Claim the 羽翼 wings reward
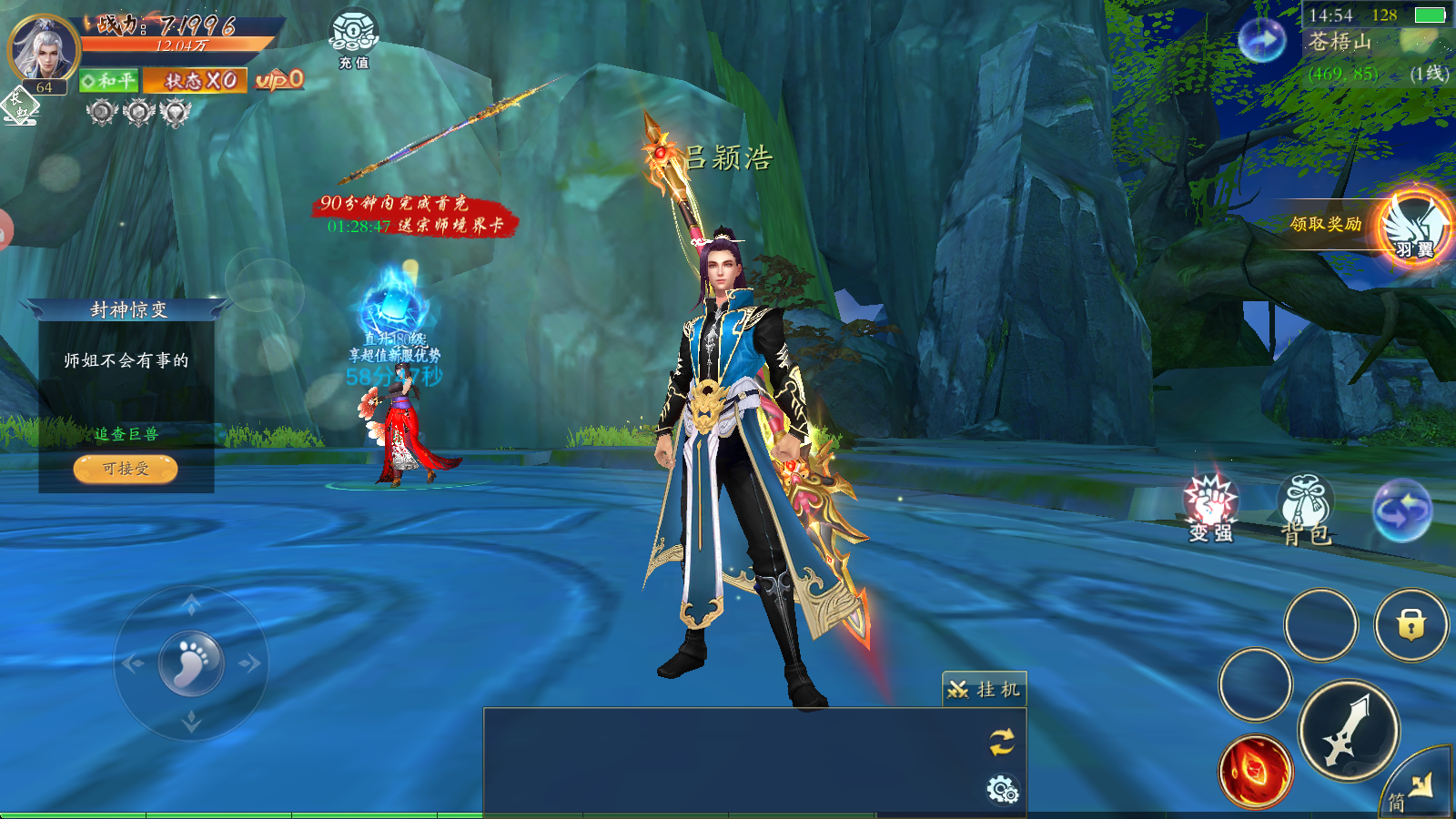Viewport: 1456px width, 819px height. [x=1413, y=227]
